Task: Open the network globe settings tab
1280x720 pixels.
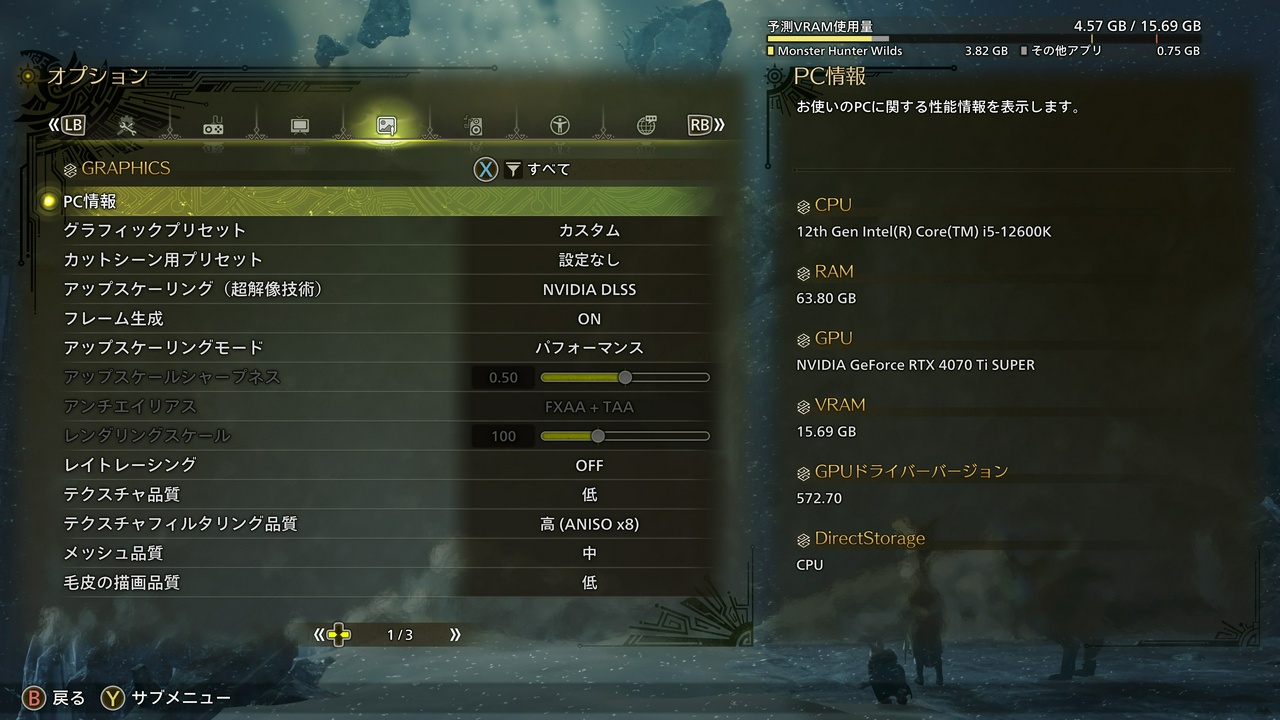Action: click(645, 124)
